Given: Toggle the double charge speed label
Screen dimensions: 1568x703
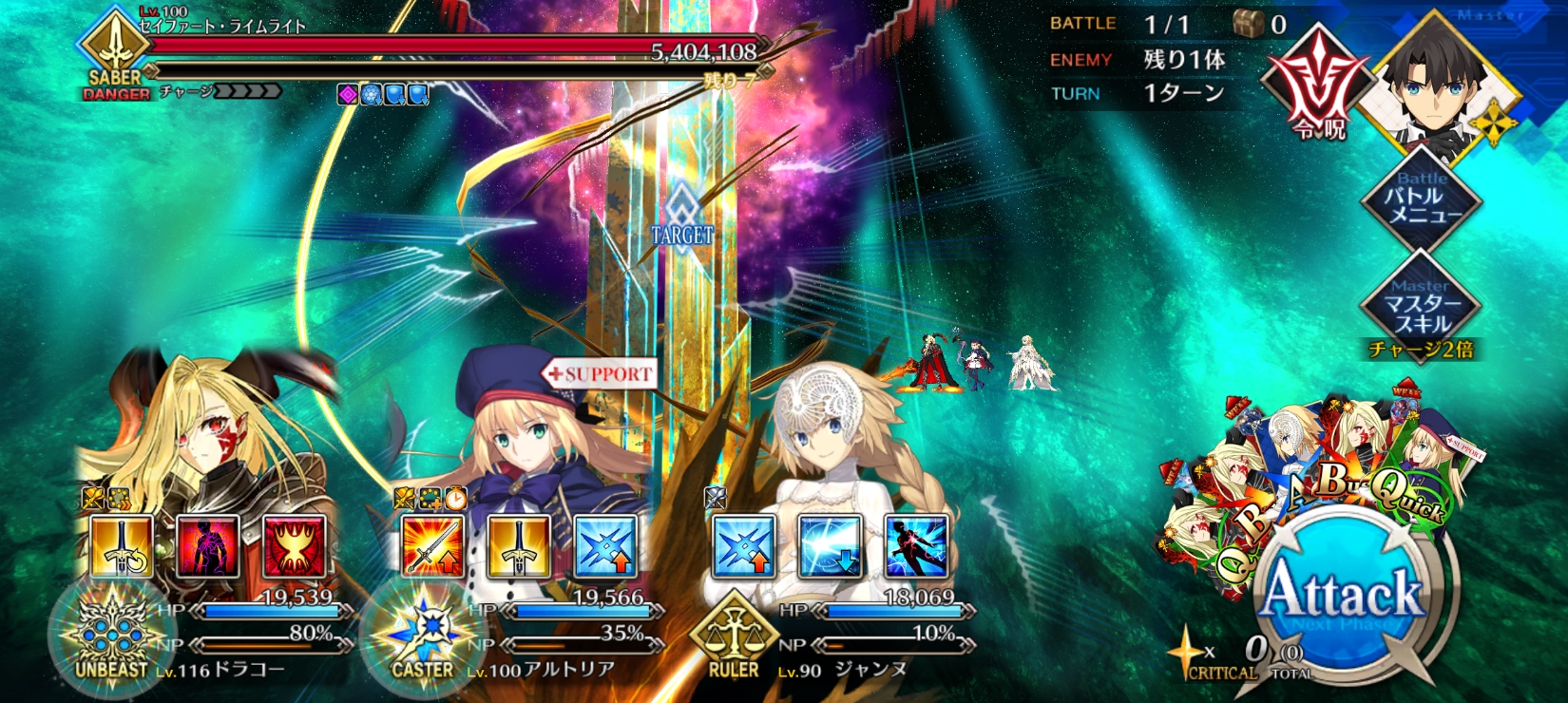Looking at the screenshot, I should click(1421, 350).
